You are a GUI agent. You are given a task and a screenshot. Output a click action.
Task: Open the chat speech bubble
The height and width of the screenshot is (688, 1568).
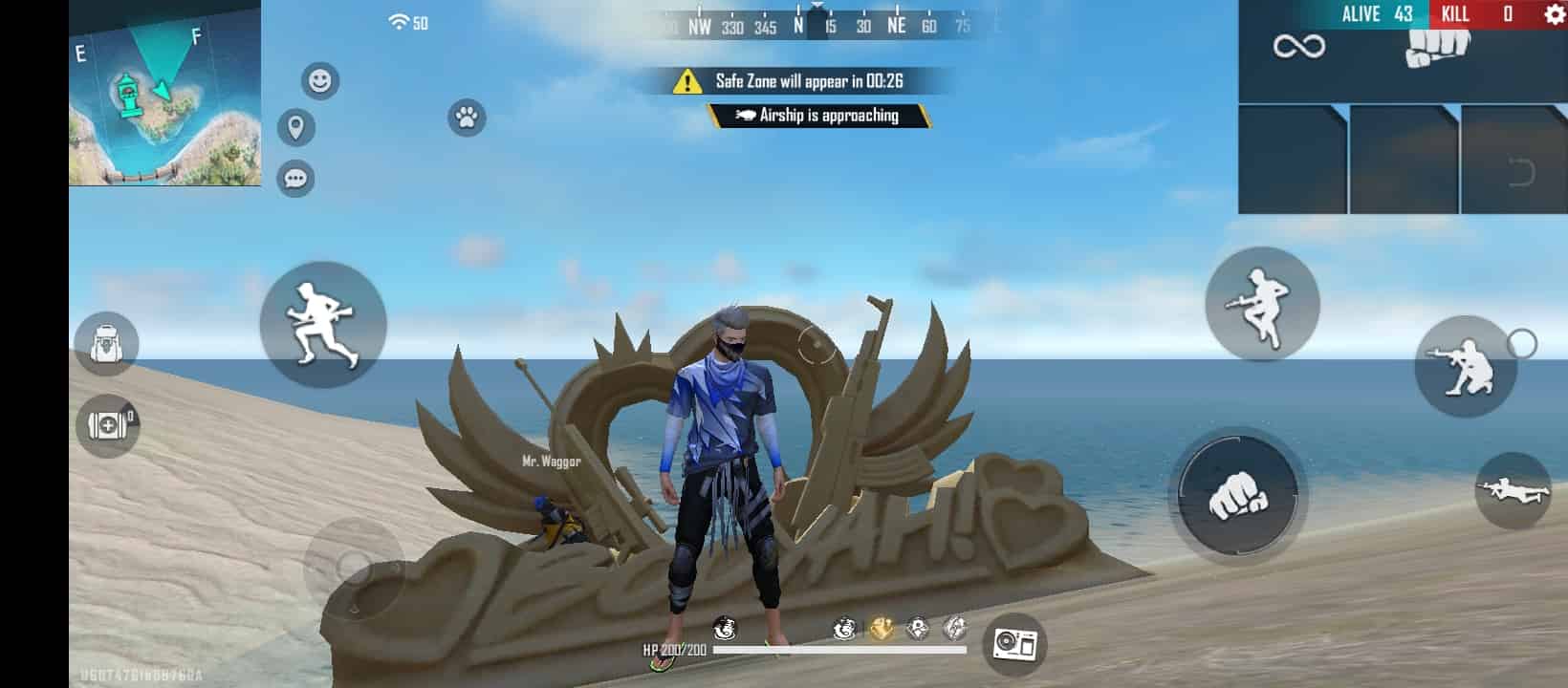[296, 179]
